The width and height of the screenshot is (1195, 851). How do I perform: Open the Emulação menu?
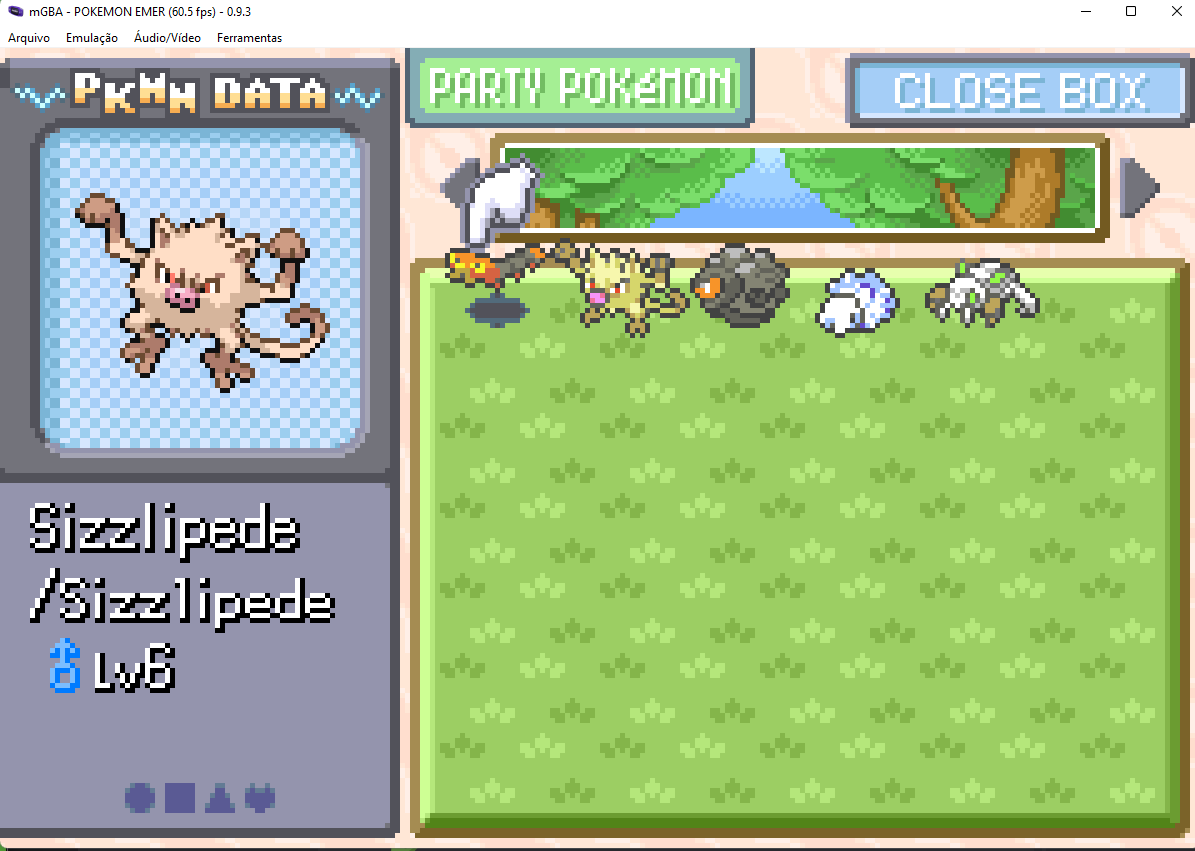click(91, 38)
